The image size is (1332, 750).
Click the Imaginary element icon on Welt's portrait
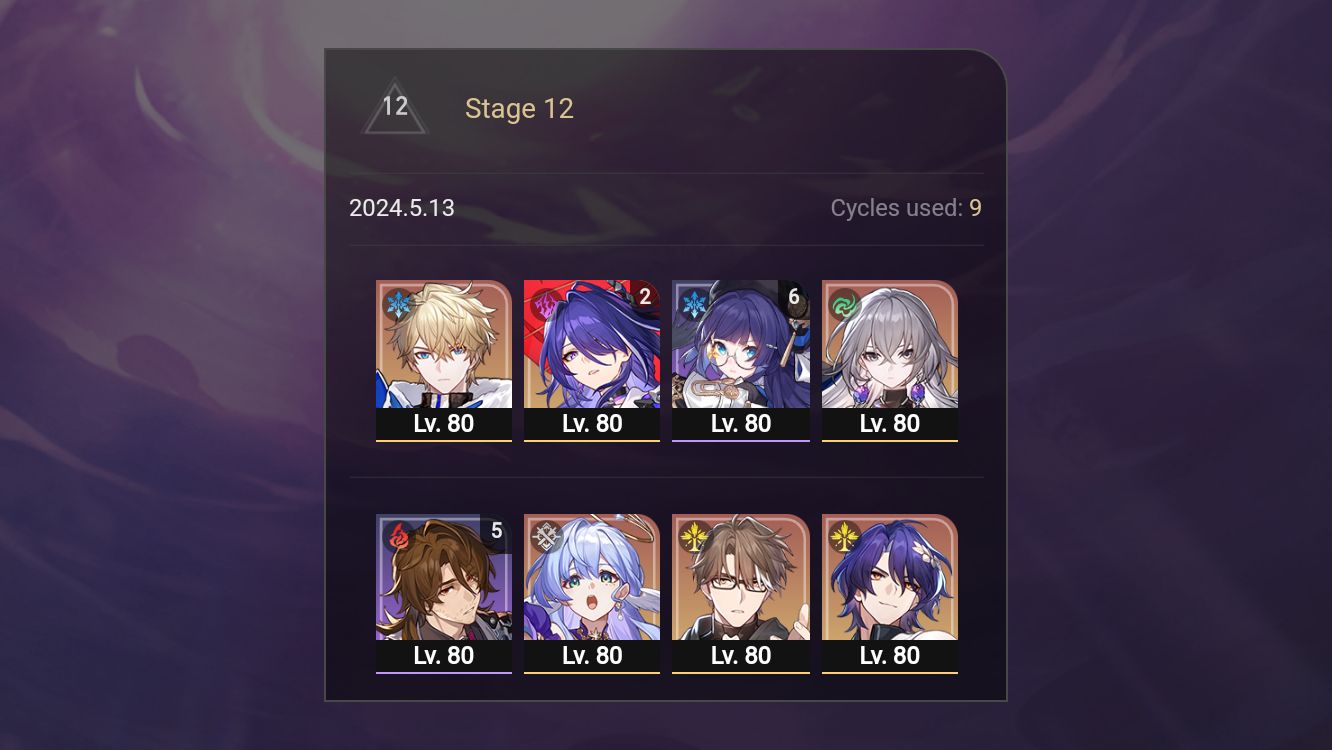click(692, 535)
